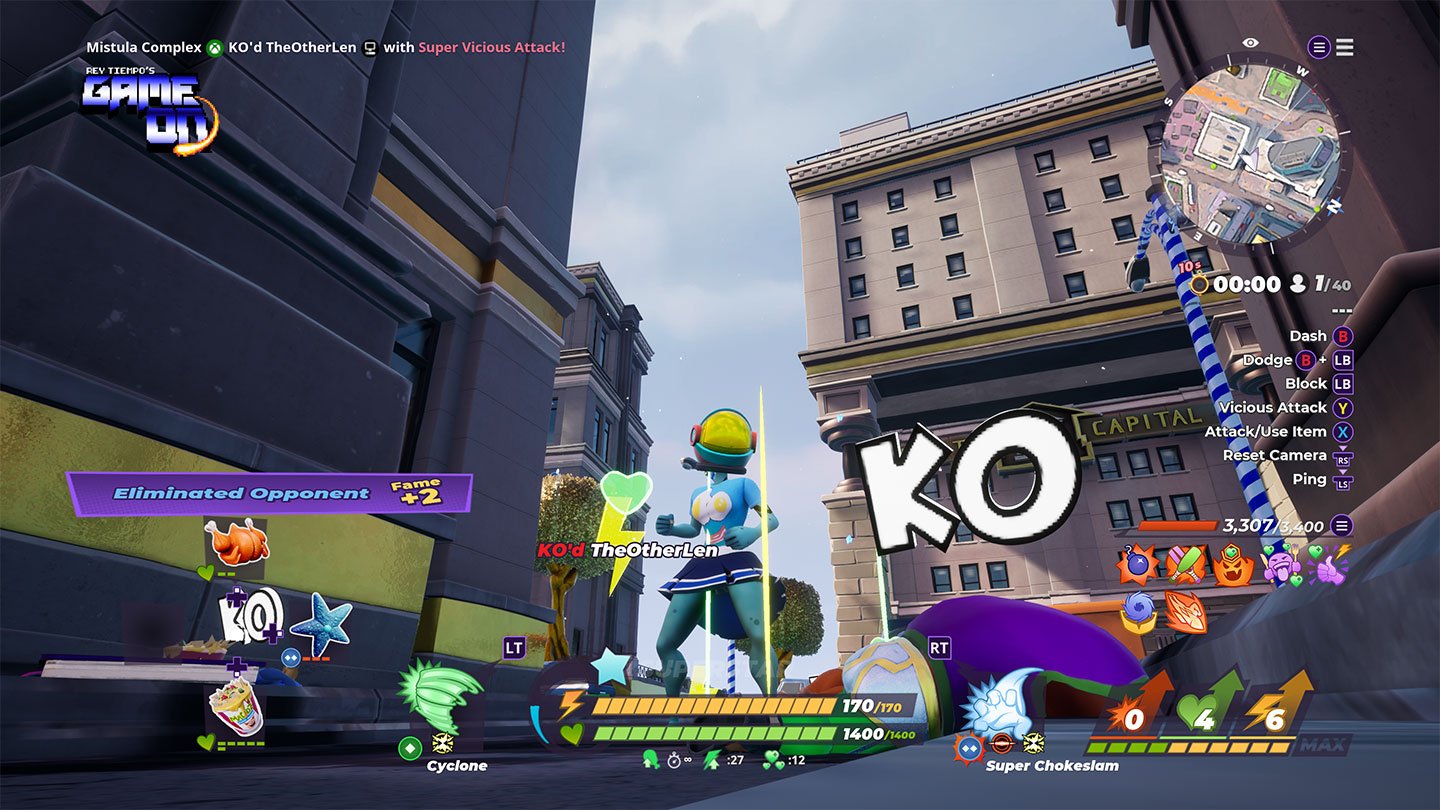Inspect the purple eating face perk icon

point(1282,565)
